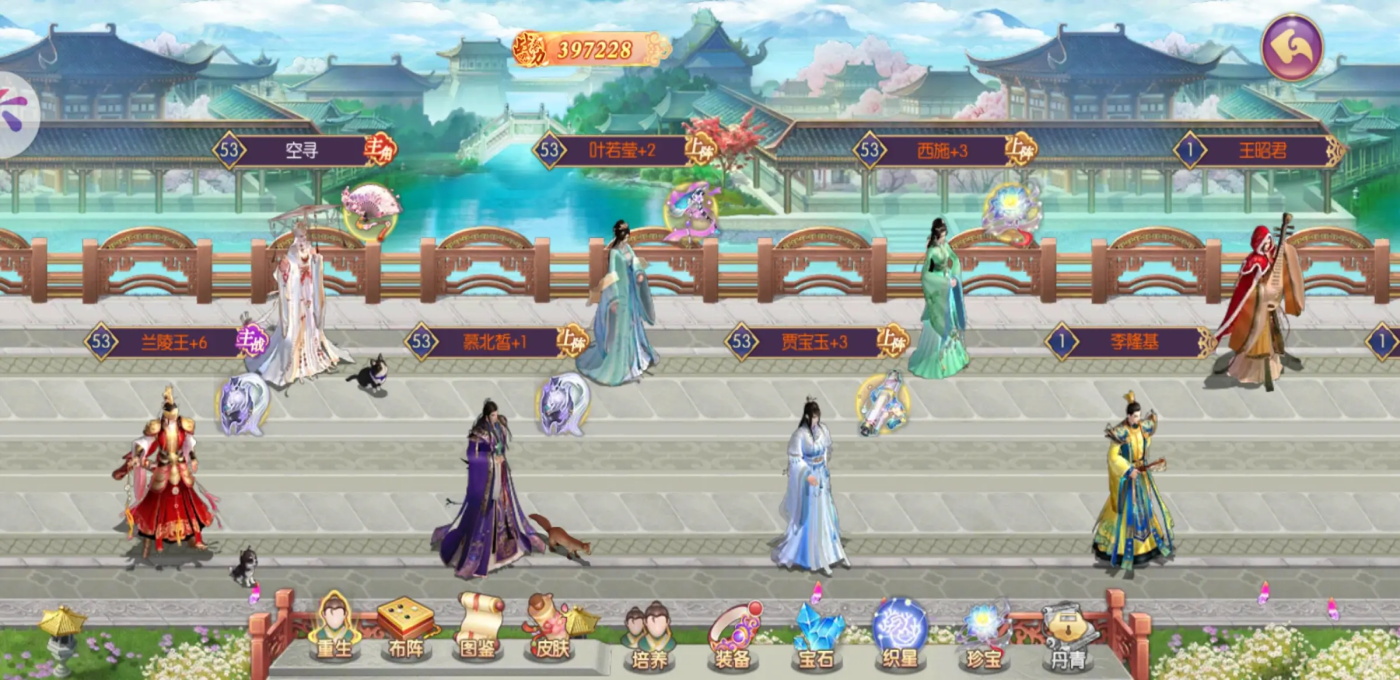Viewport: 1400px width, 680px height.
Task: Select the 李隆基 hero nameplate
Action: [x=1133, y=343]
